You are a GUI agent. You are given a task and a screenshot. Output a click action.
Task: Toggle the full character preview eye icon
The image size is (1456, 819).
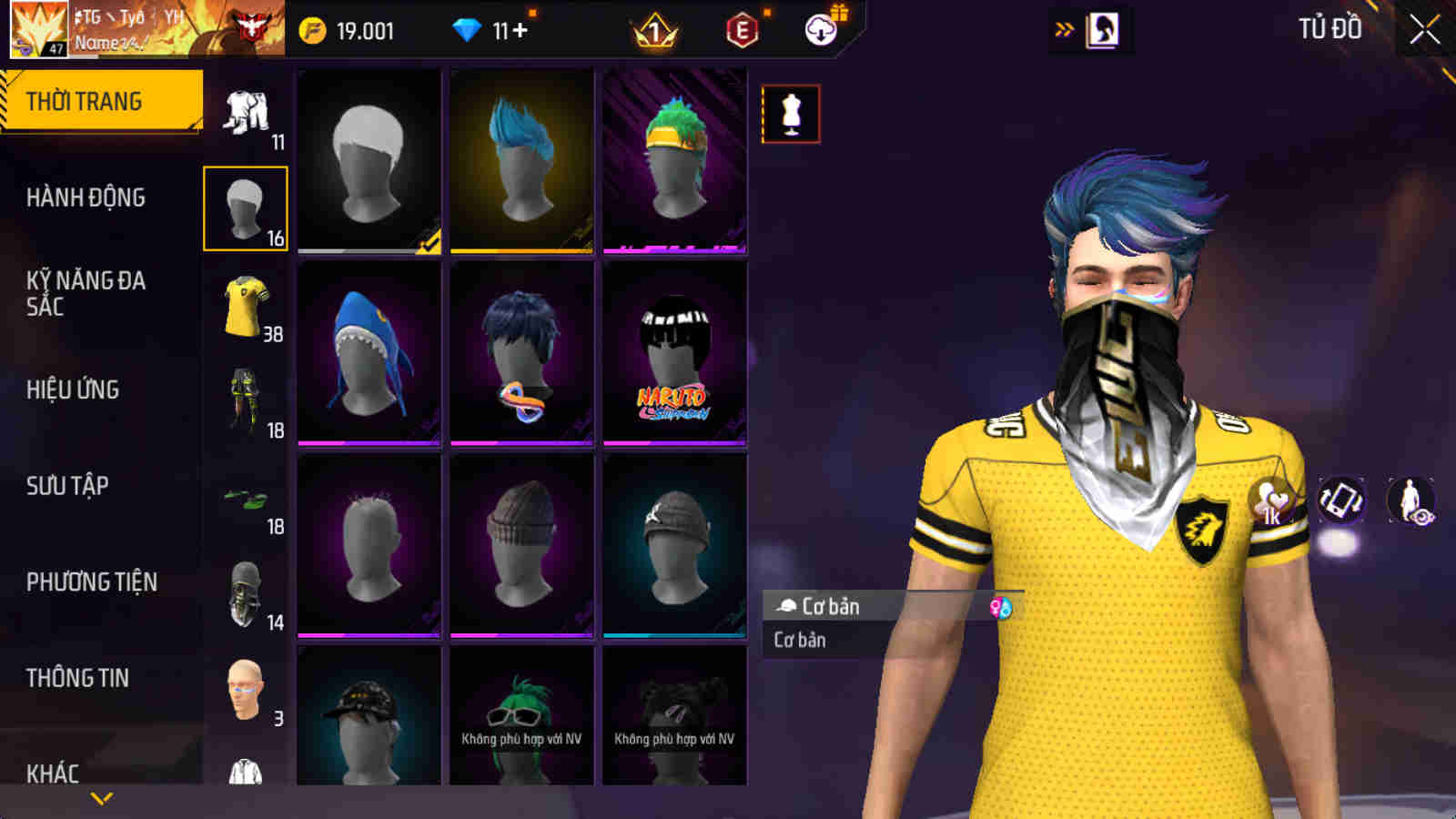pyautogui.click(x=1409, y=499)
